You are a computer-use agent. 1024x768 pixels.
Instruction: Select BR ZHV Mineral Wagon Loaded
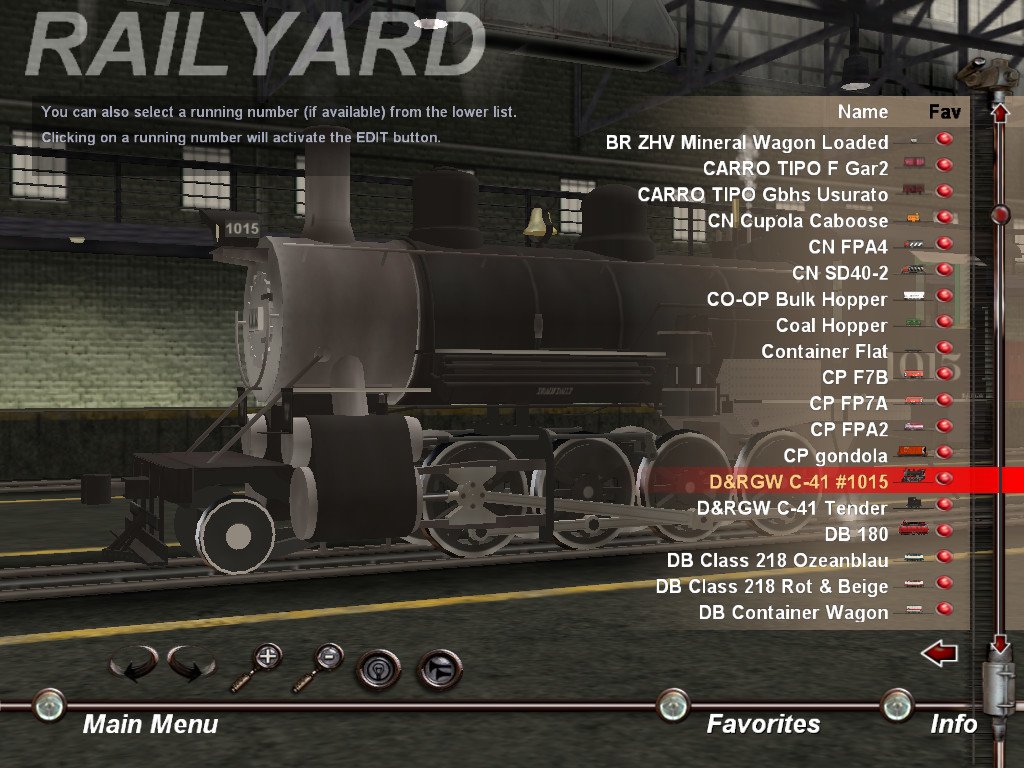tap(746, 142)
